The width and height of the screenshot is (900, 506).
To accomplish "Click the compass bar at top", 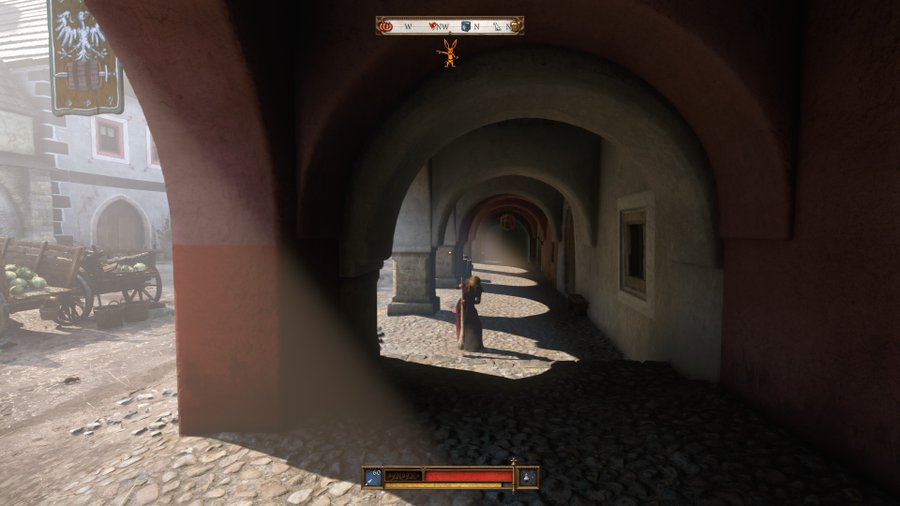I will point(450,26).
